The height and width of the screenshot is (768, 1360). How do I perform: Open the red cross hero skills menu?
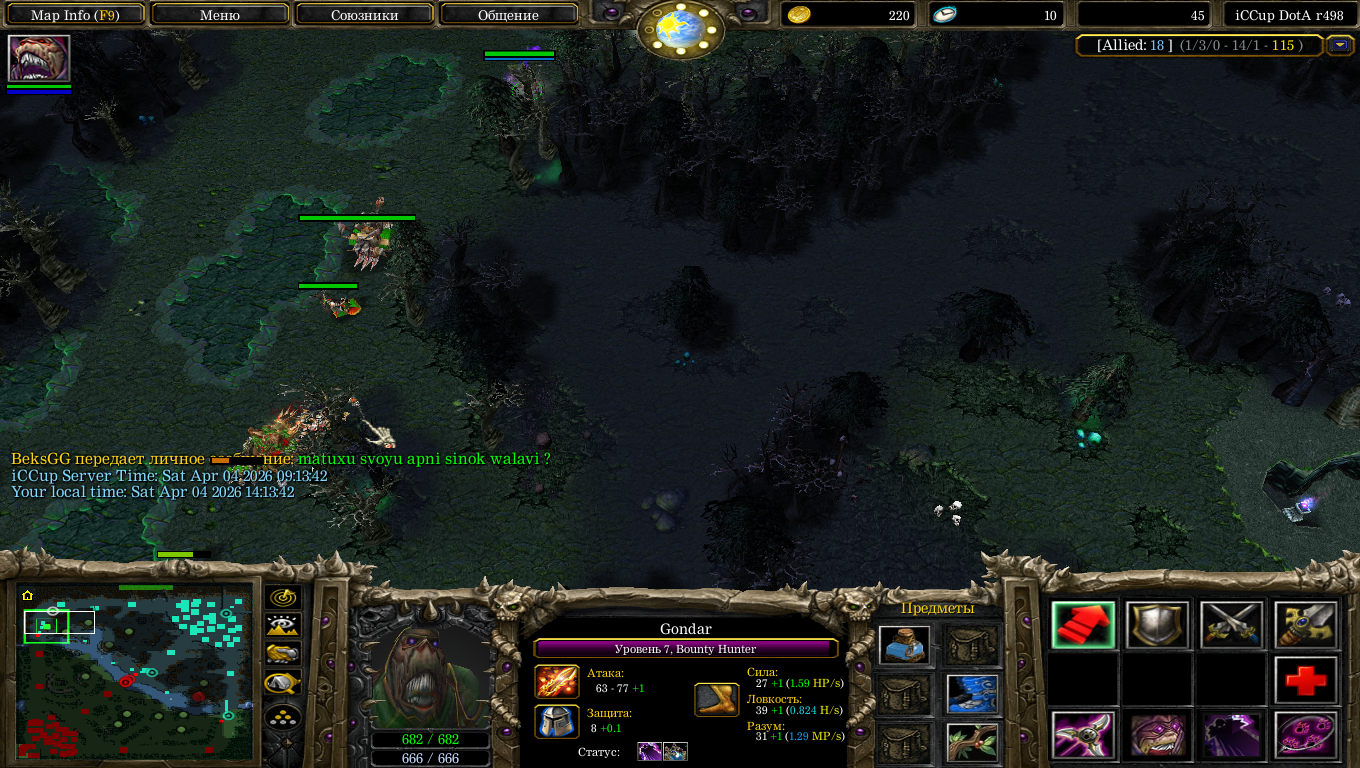tap(1305, 681)
